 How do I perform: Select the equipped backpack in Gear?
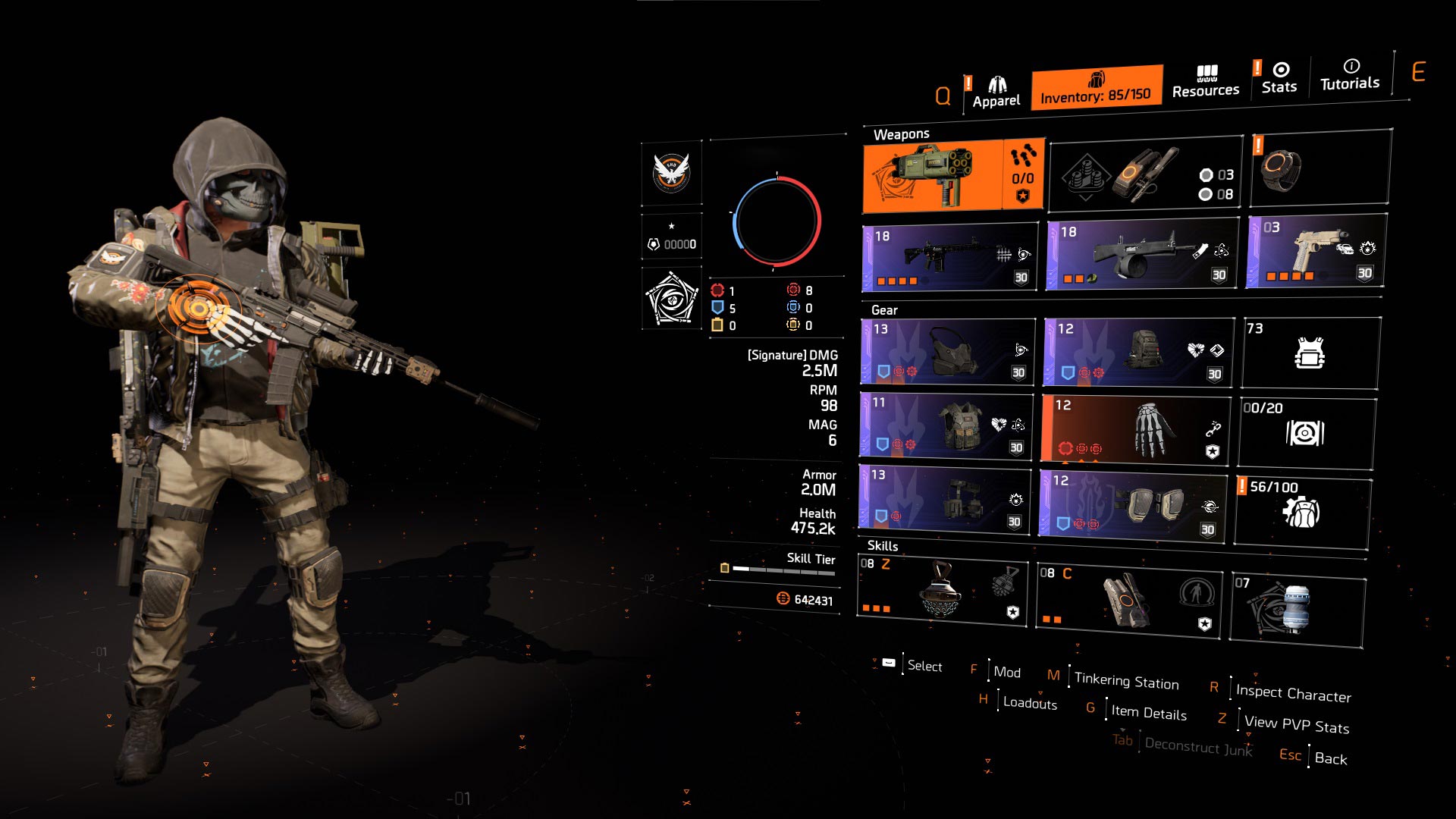tap(1134, 351)
